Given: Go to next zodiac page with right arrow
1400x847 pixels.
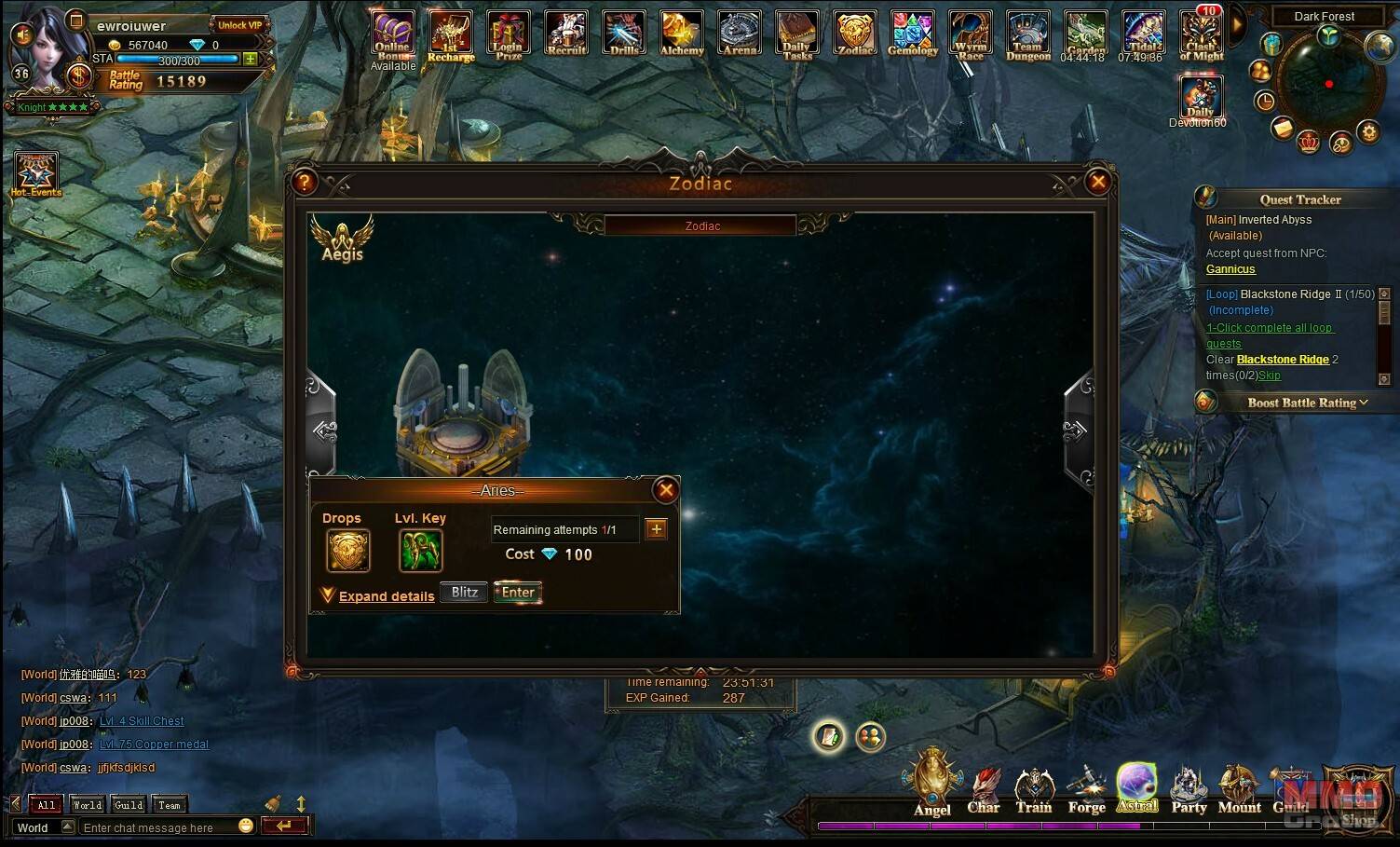Looking at the screenshot, I should [x=1076, y=430].
